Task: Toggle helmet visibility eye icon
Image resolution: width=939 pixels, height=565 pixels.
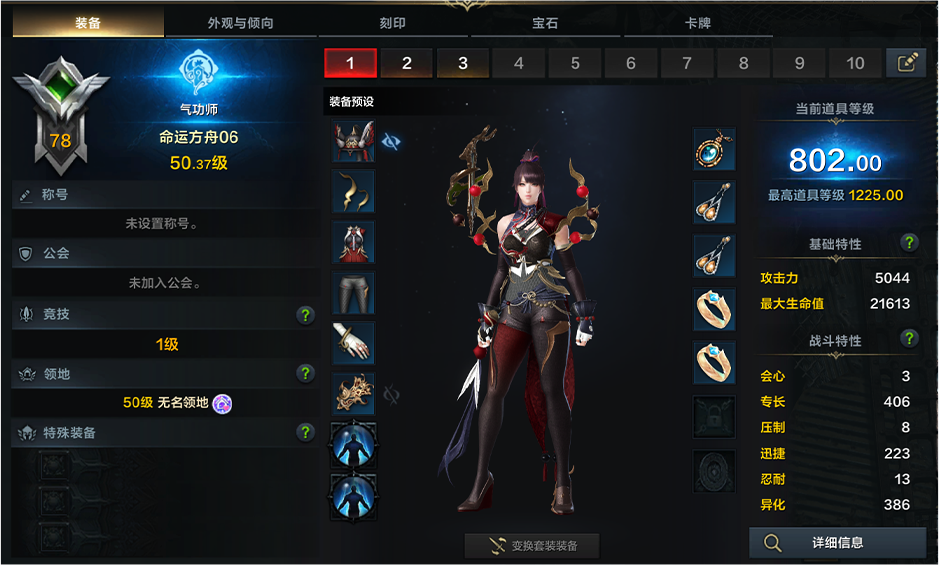Action: (x=392, y=142)
